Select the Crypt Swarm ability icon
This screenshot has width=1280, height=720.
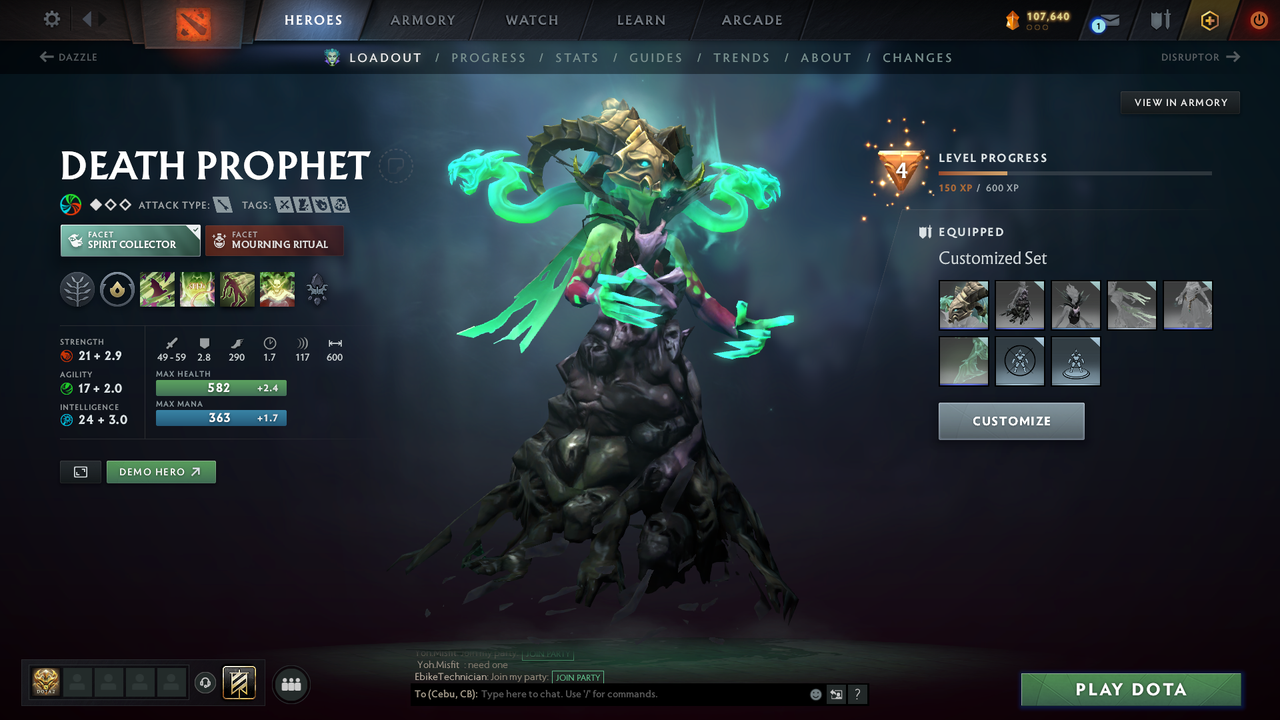(157, 290)
